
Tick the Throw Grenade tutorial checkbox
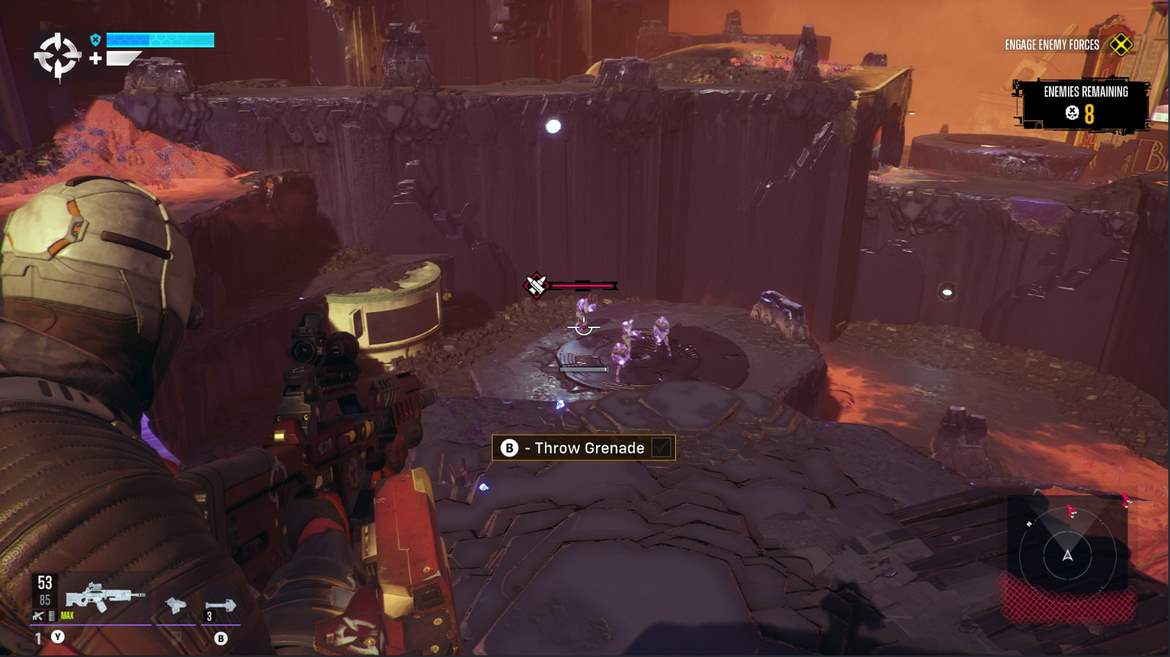click(x=660, y=448)
